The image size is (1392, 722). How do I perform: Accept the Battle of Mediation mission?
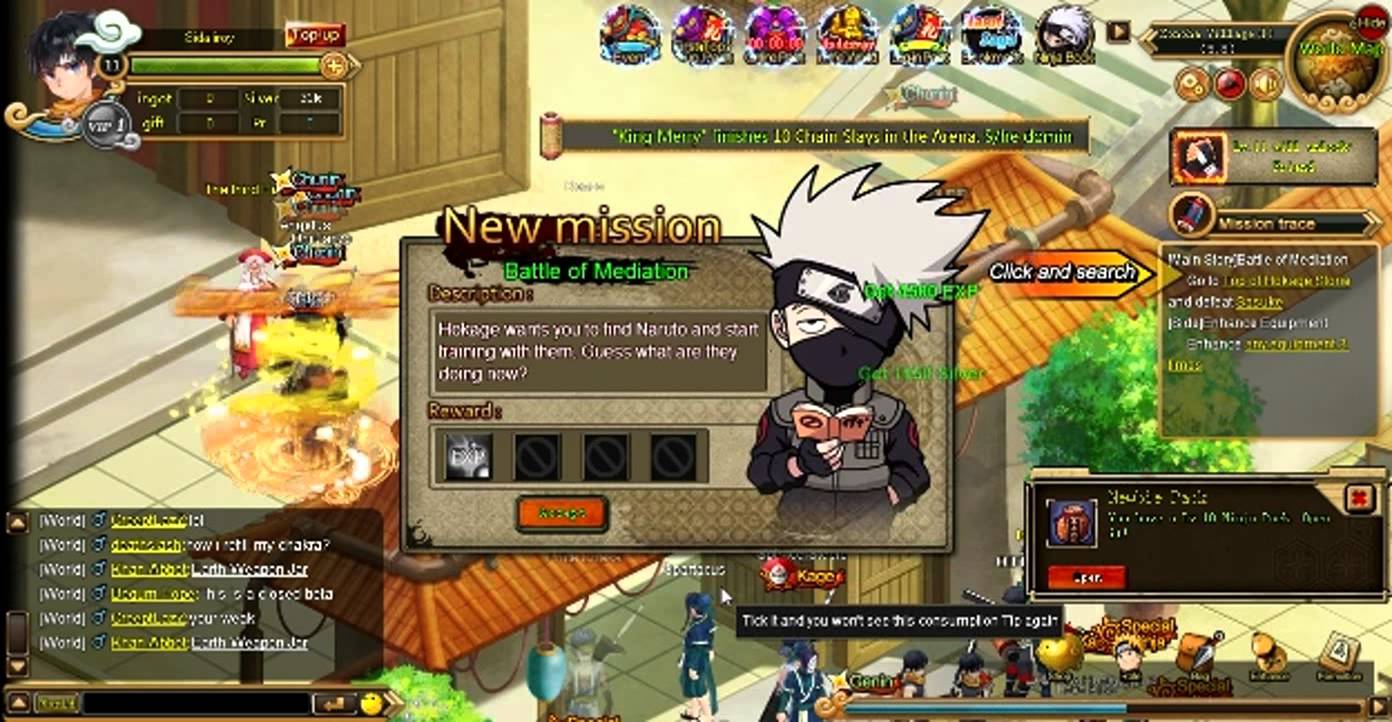point(562,513)
